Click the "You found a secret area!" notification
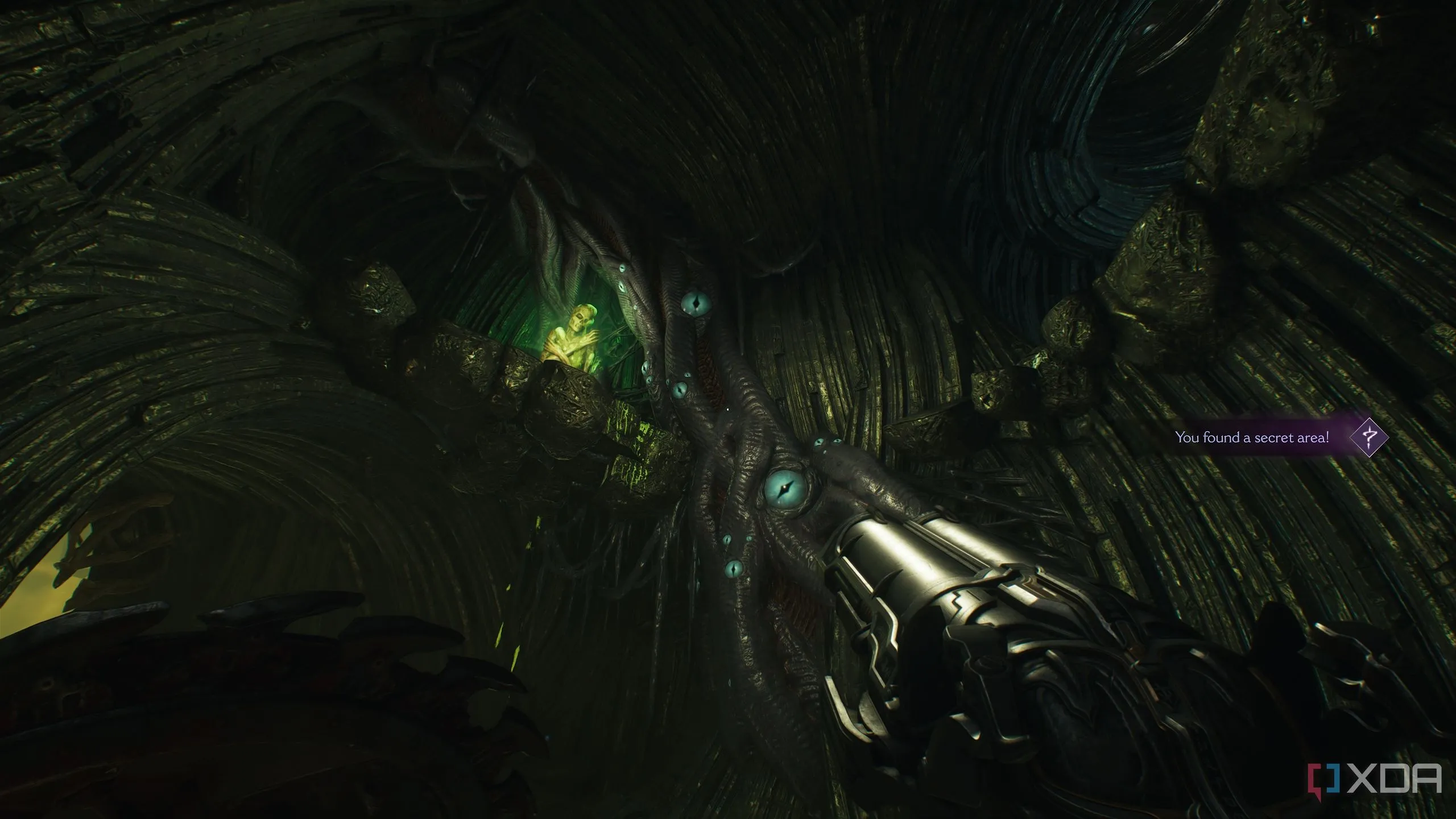The height and width of the screenshot is (819, 1456). 1250,437
